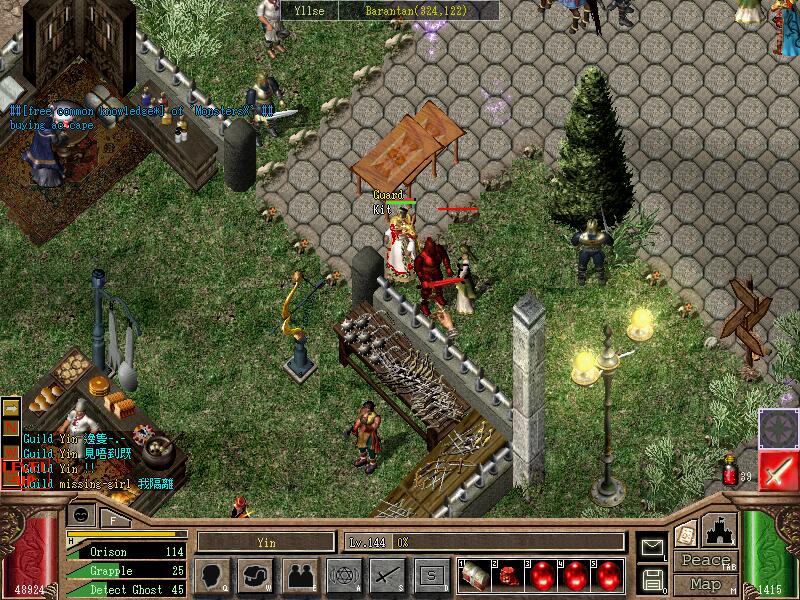This screenshot has width=800, height=600.
Task: Click the arrow button atop chat filter column
Action: pos(12,408)
